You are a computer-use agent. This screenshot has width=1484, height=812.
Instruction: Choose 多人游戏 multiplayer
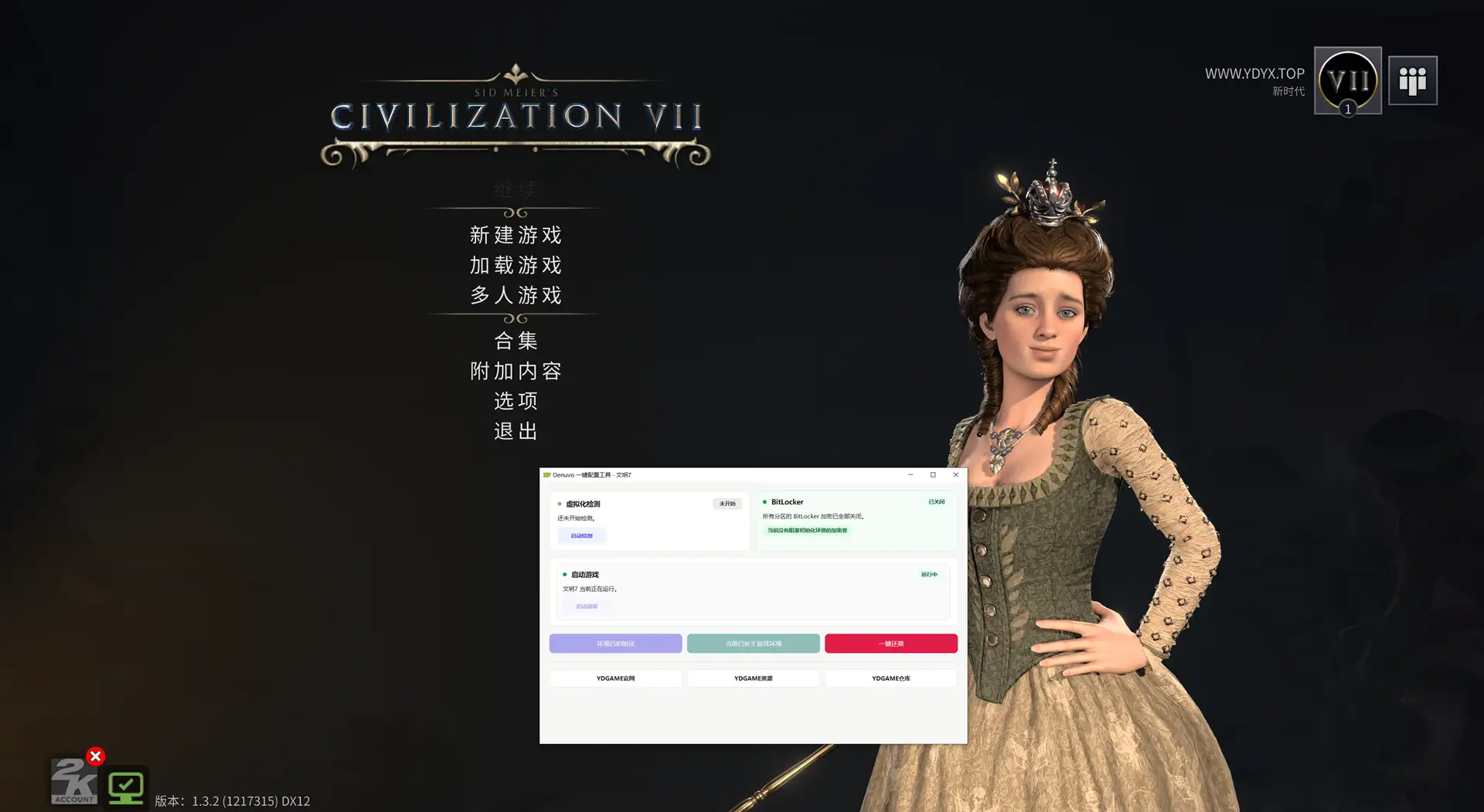point(516,295)
